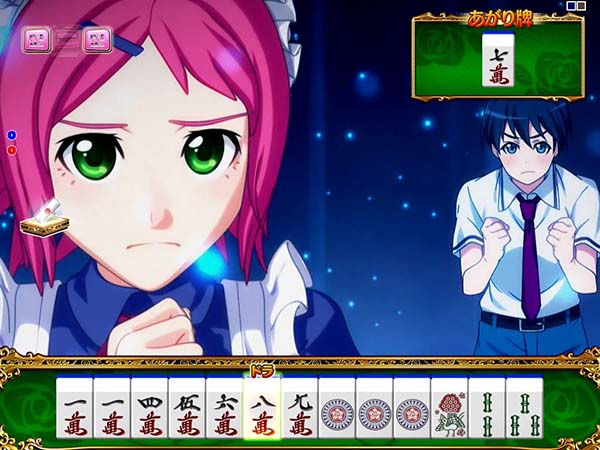Select the four-man (四萬) tile
The image size is (600, 450).
[x=149, y=410]
